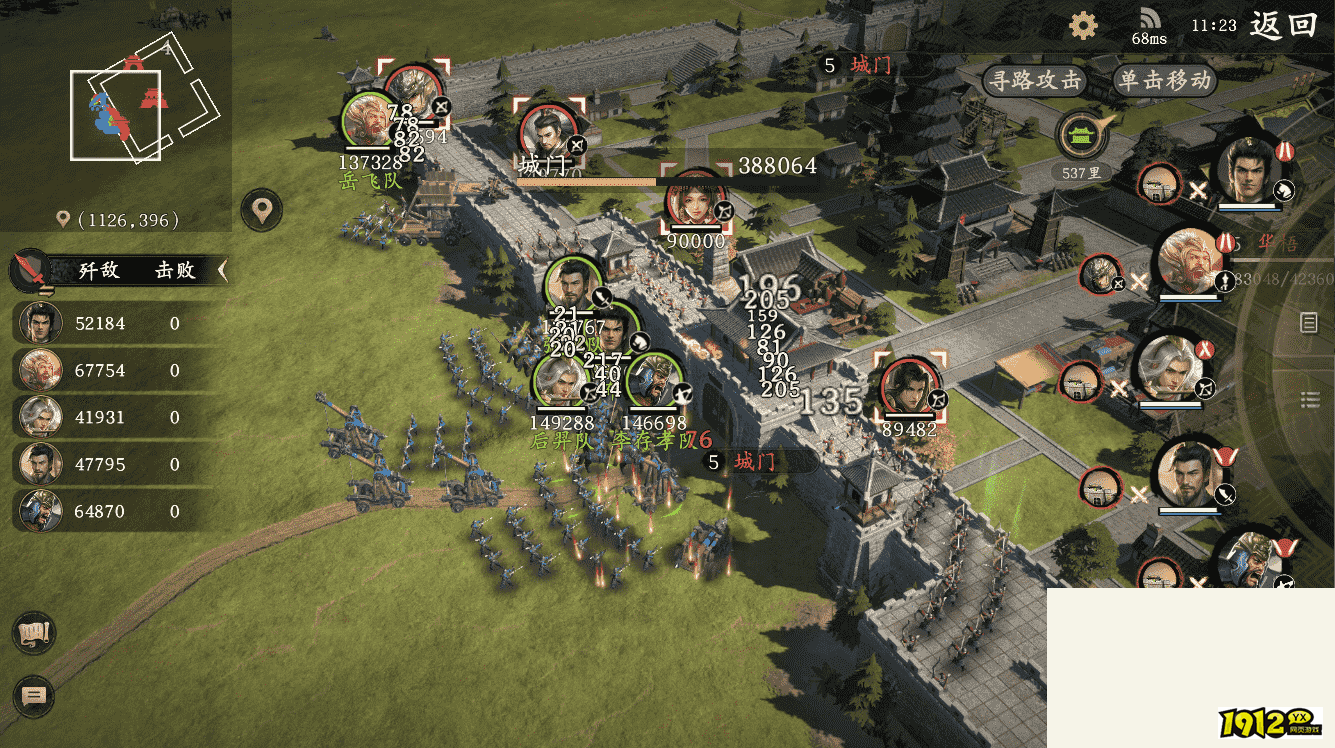
Task: Activate the 寻路攻击 pathfinding attack button
Action: [x=1034, y=81]
